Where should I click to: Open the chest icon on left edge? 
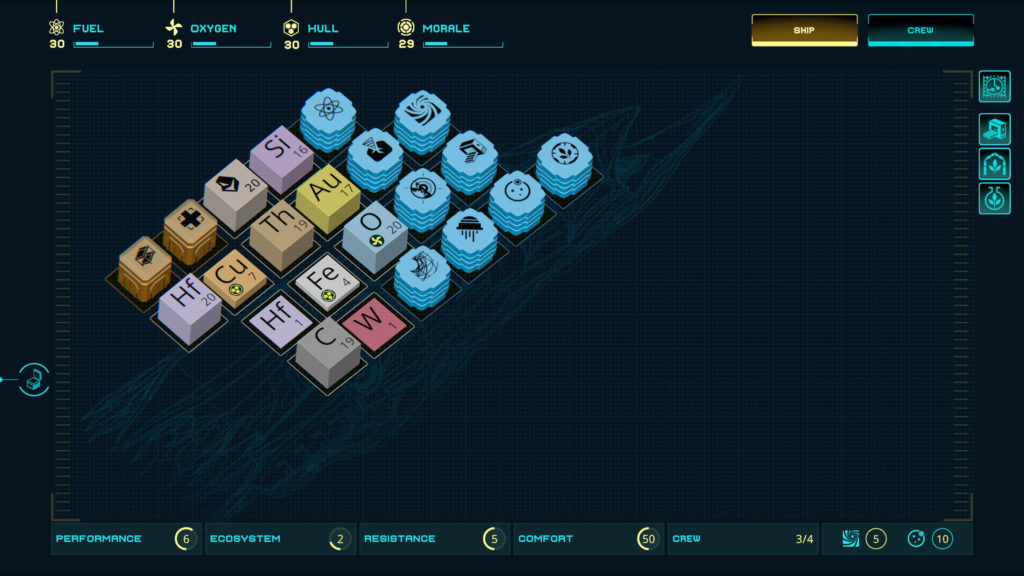click(34, 379)
